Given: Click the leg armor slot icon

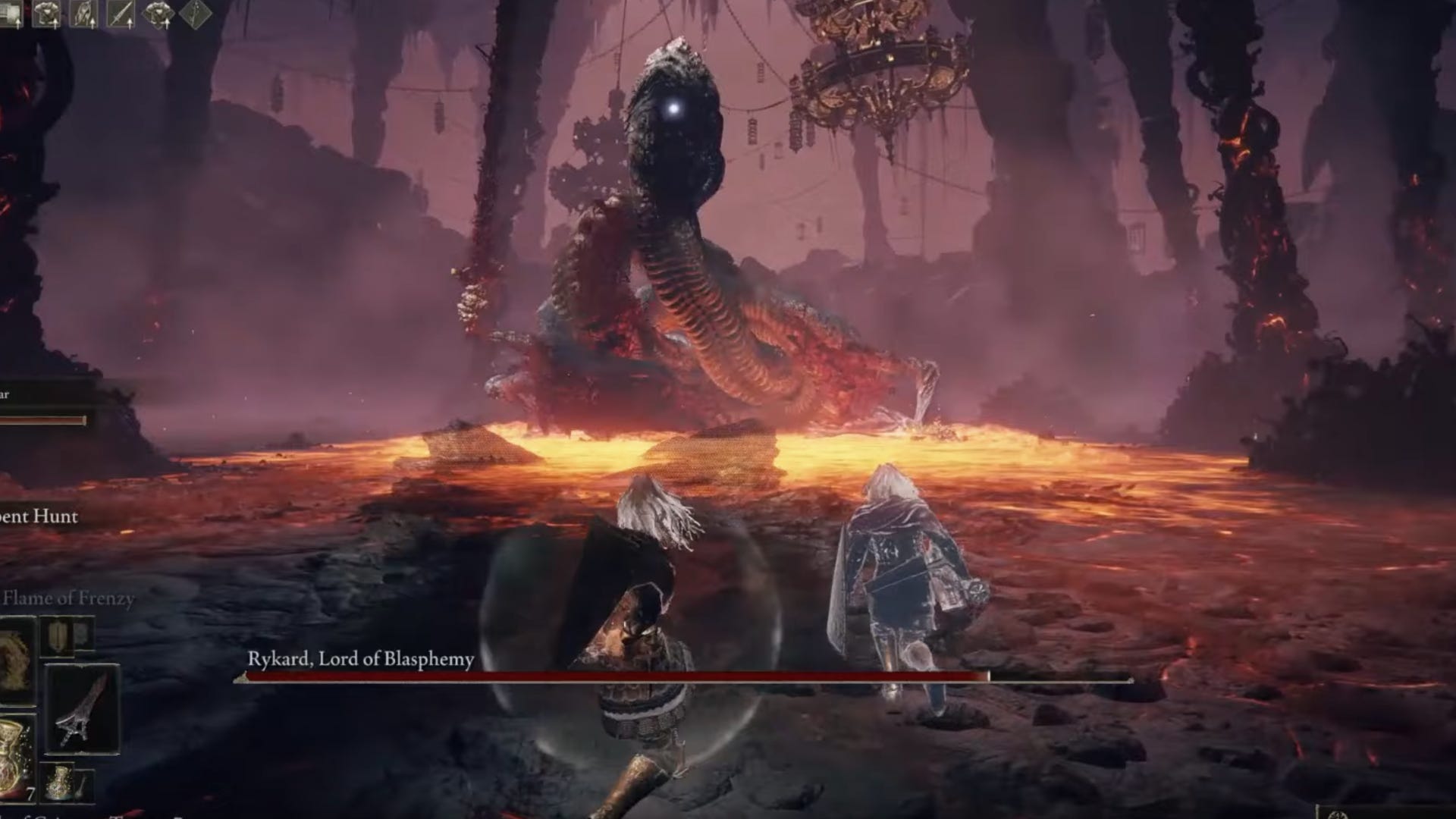Looking at the screenshot, I should point(82,11).
